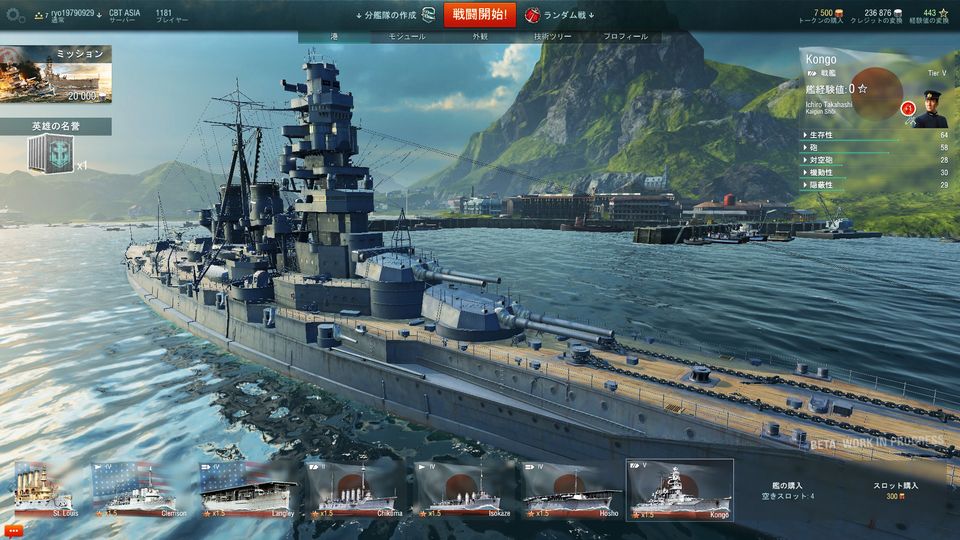
Task: Expand the 生存性 survivability stat
Action: 822,135
